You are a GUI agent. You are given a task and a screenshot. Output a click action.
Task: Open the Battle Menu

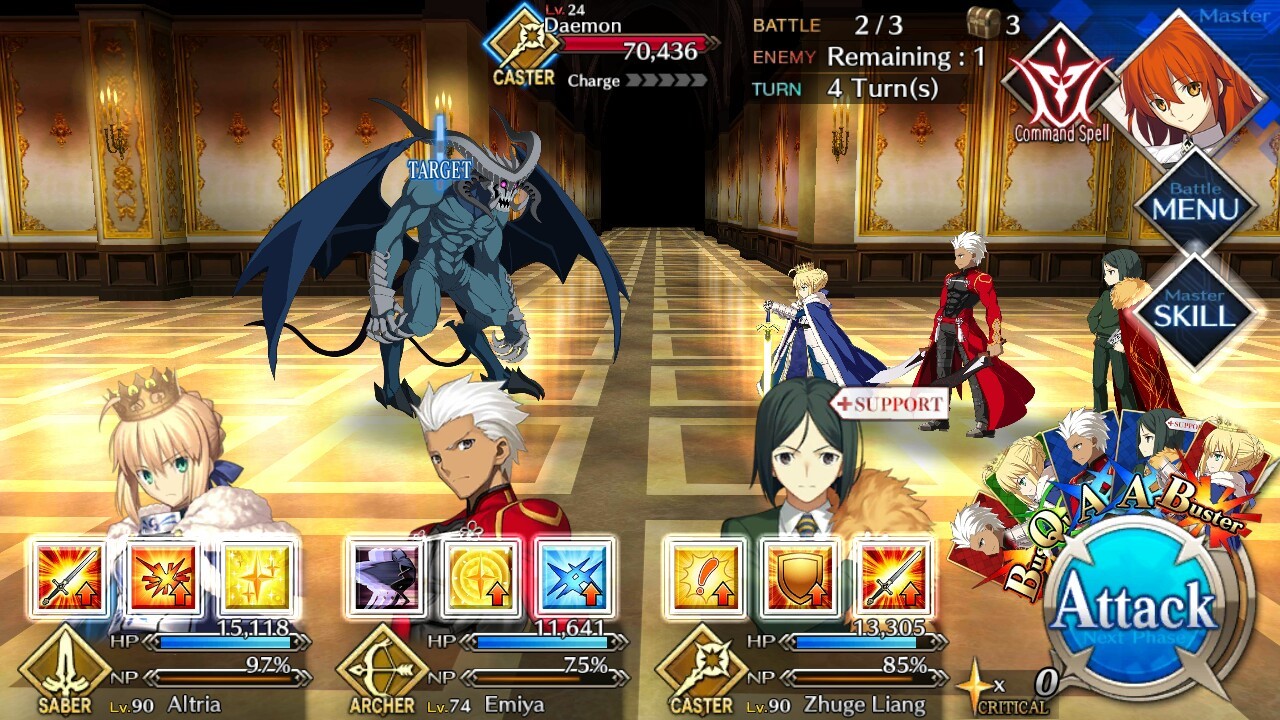pos(1195,205)
